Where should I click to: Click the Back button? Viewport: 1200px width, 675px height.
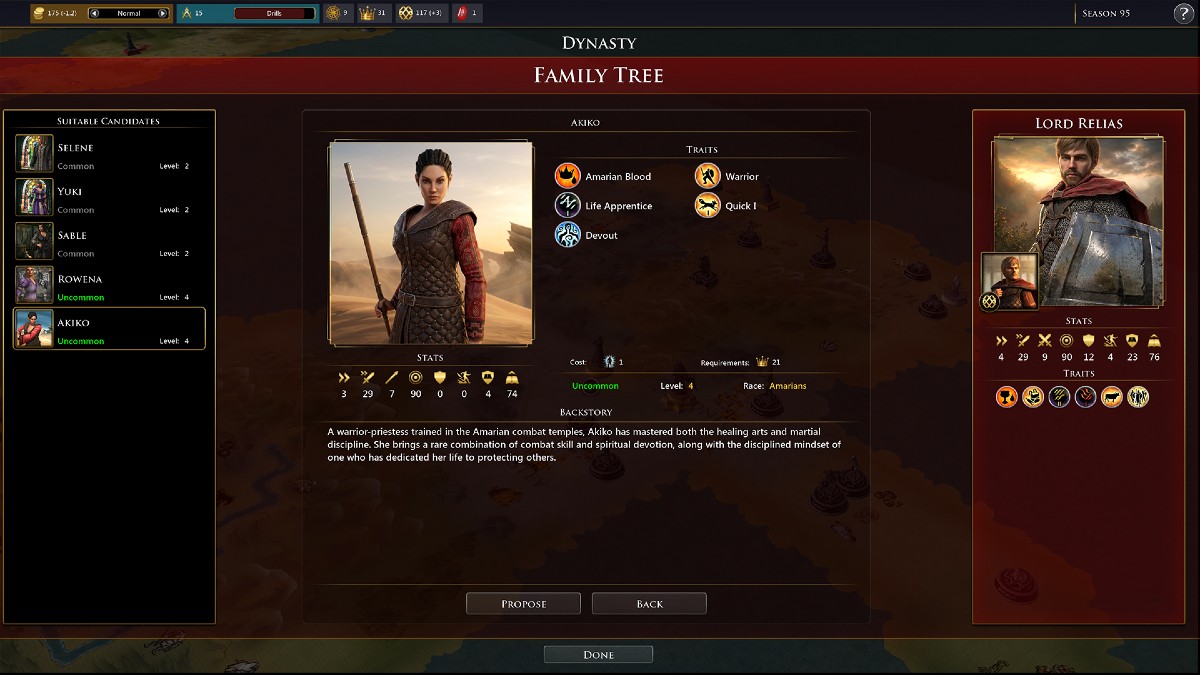649,603
